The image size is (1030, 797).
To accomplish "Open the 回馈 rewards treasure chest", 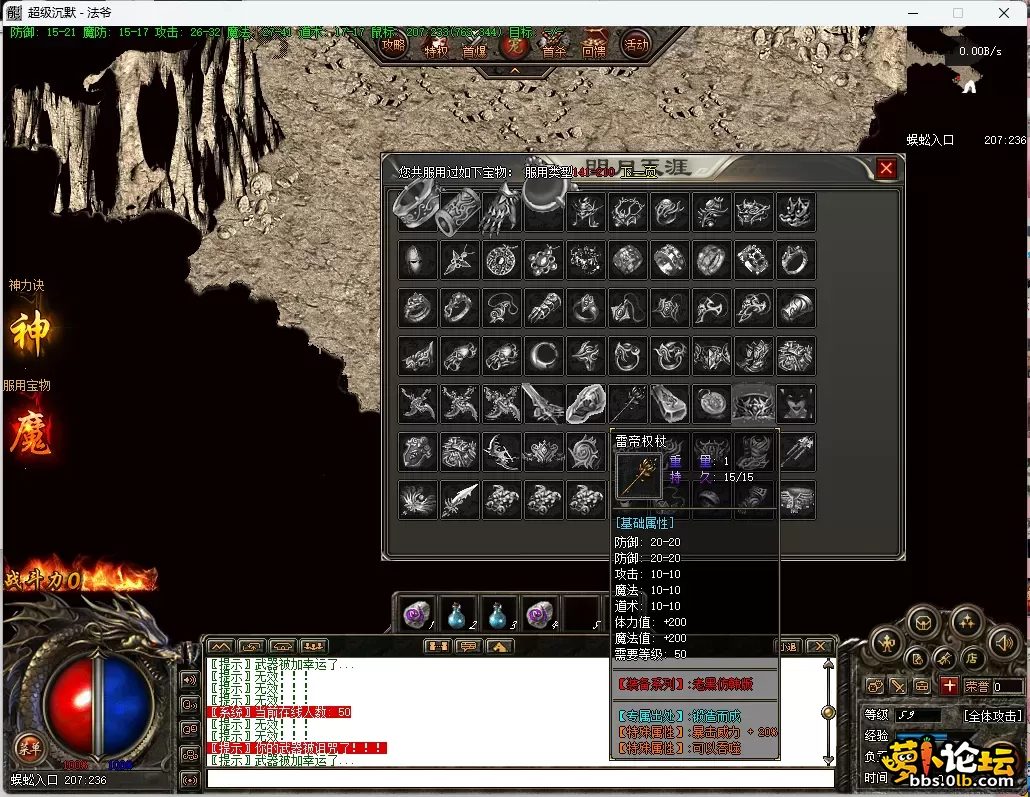I will [x=594, y=44].
